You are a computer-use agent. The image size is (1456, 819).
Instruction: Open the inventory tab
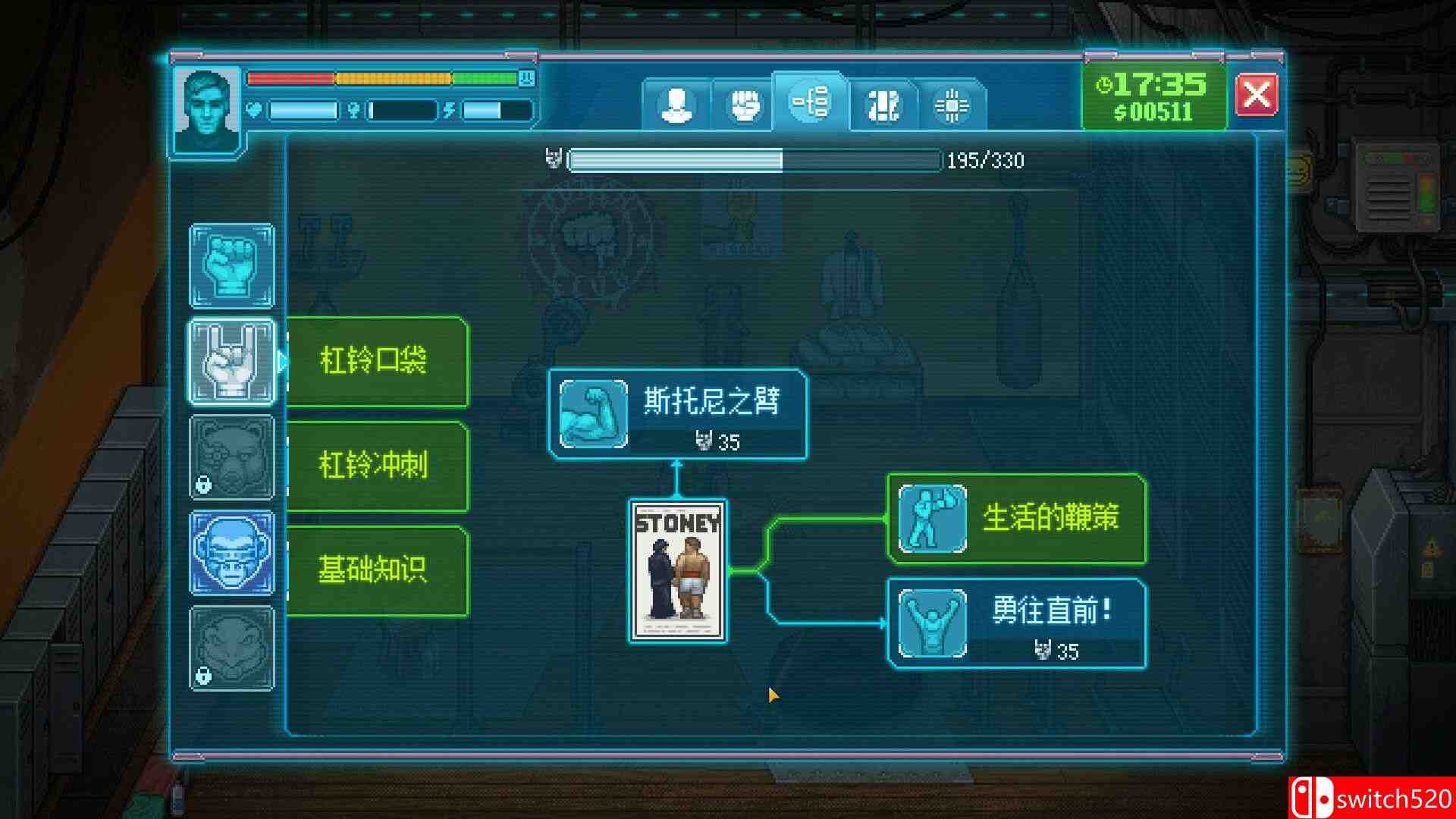coord(882,102)
